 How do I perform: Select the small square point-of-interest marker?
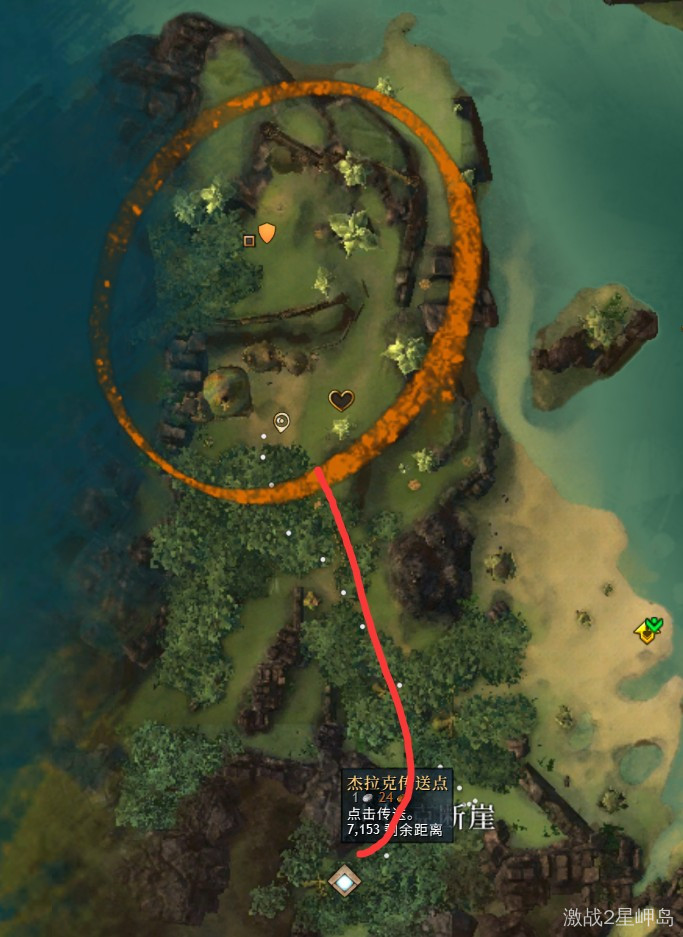249,240
